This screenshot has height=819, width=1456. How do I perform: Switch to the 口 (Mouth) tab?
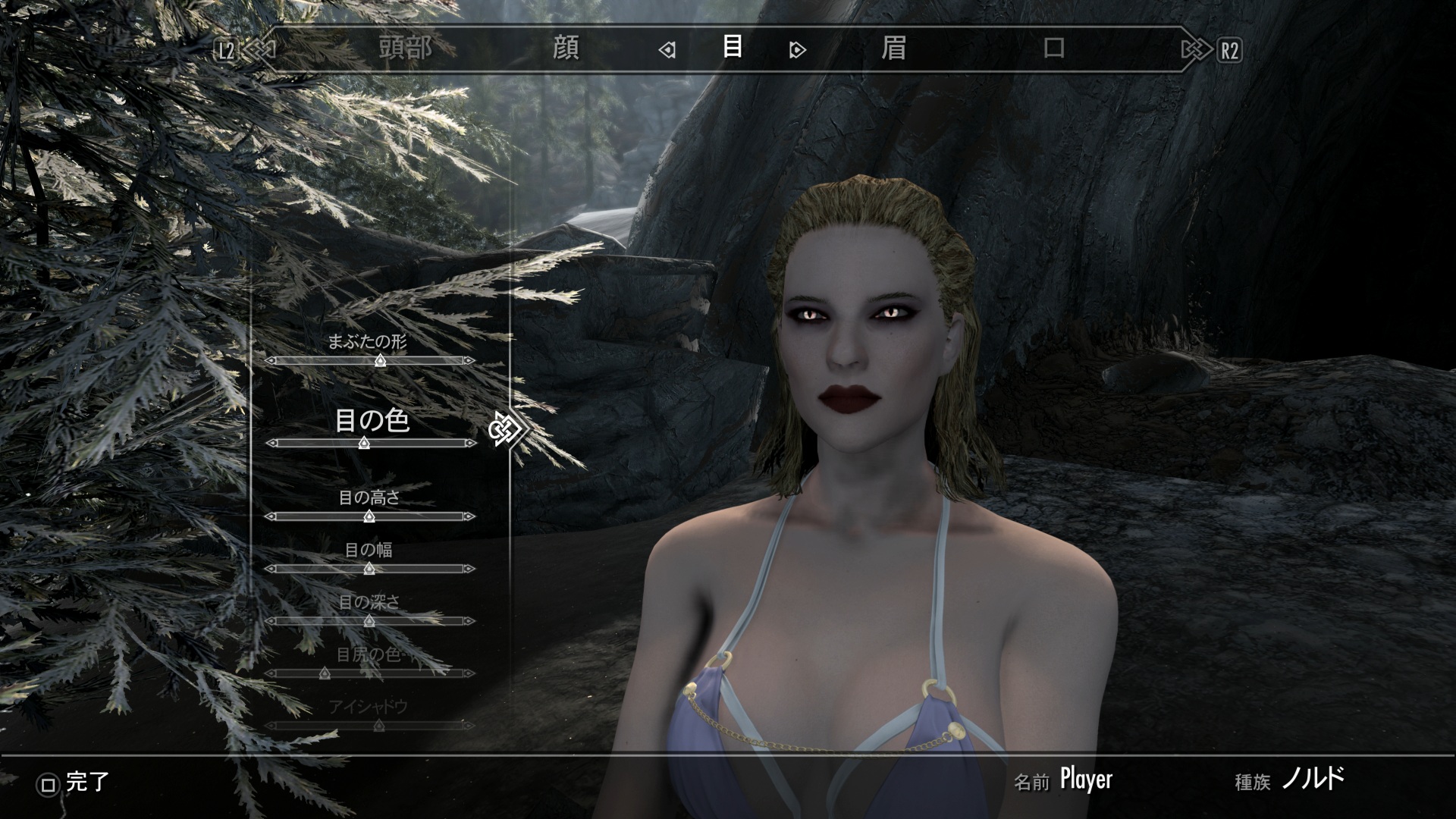point(1054,49)
